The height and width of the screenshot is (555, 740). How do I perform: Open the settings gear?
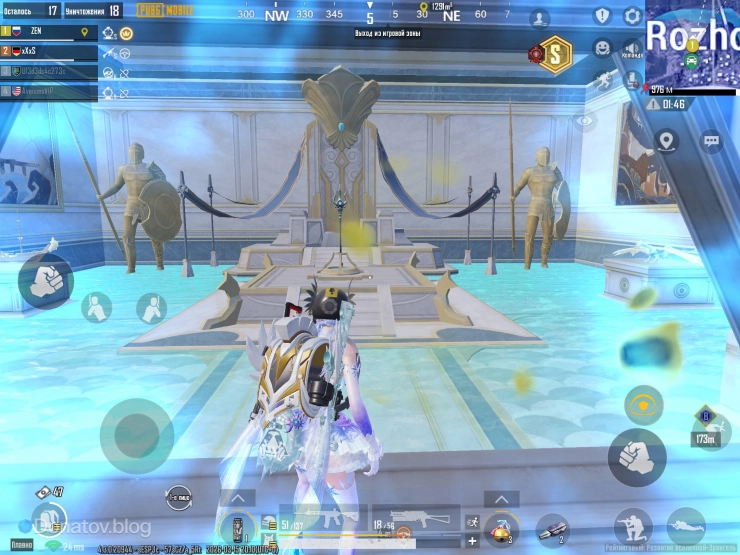[632, 16]
